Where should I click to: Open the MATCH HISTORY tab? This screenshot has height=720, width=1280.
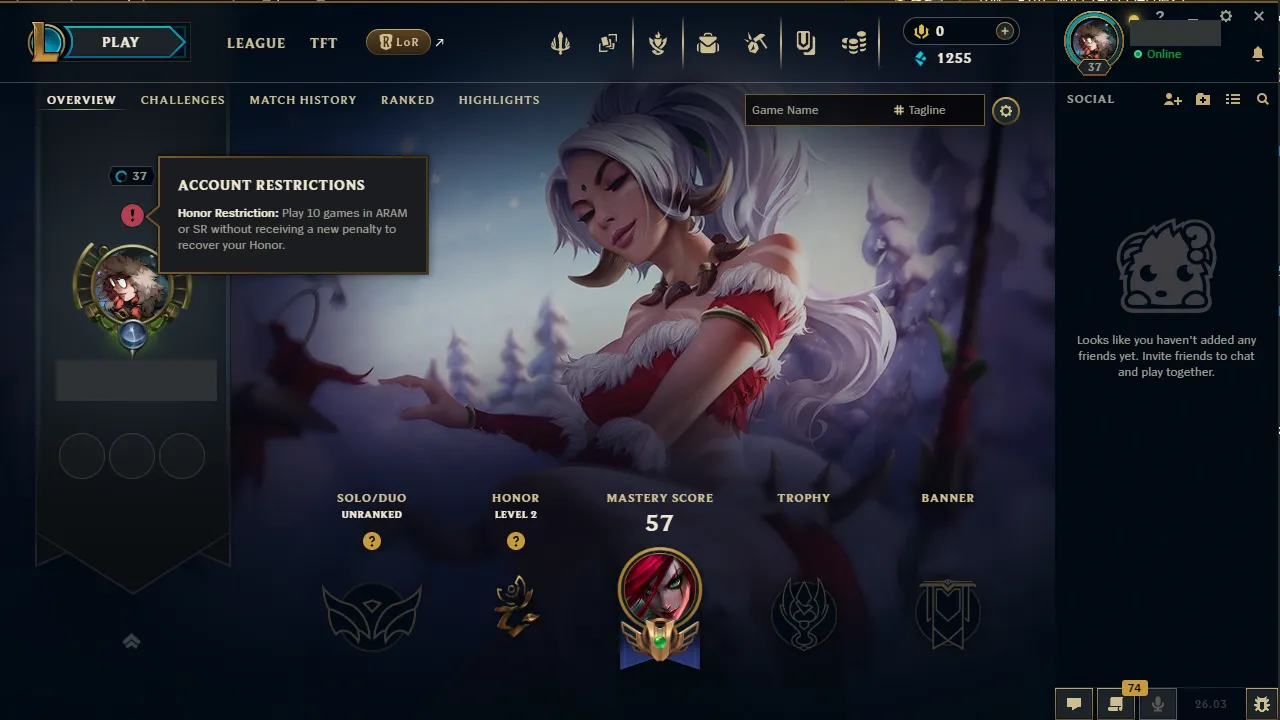pos(303,100)
